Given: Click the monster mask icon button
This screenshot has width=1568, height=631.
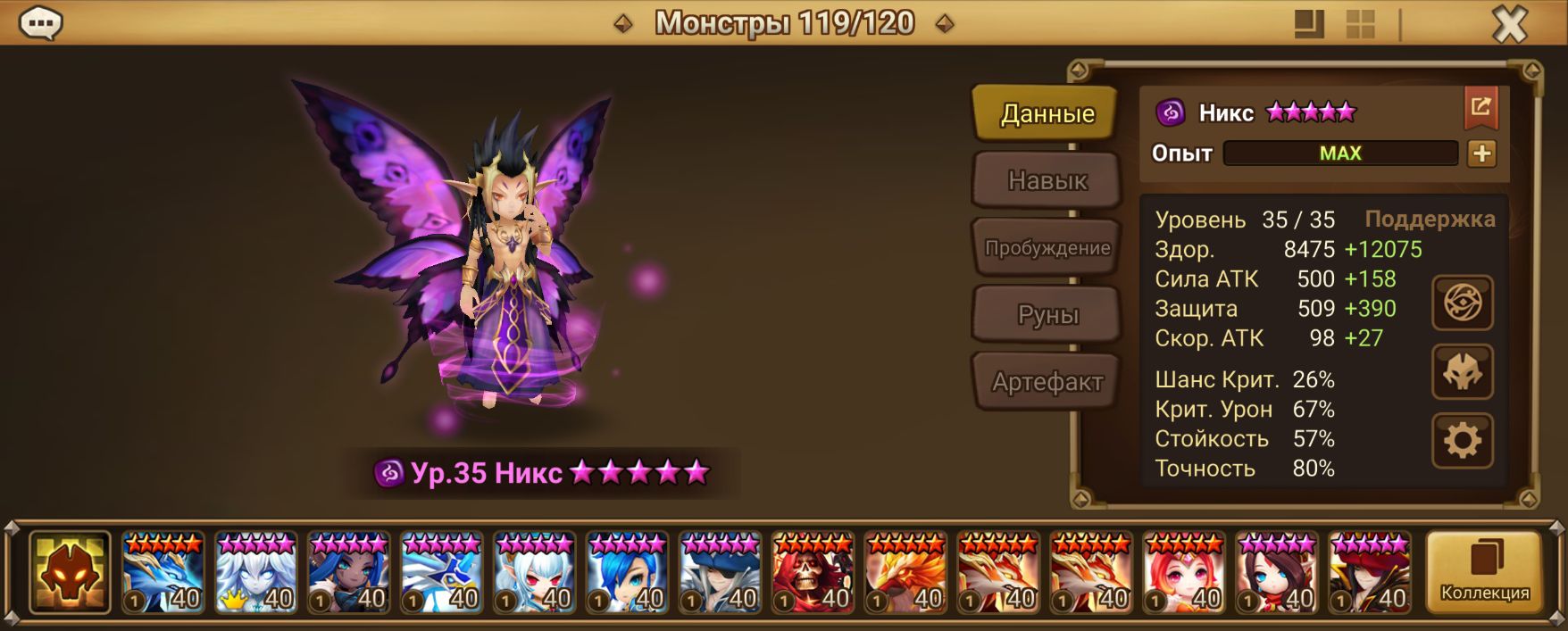Looking at the screenshot, I should click(x=1462, y=372).
